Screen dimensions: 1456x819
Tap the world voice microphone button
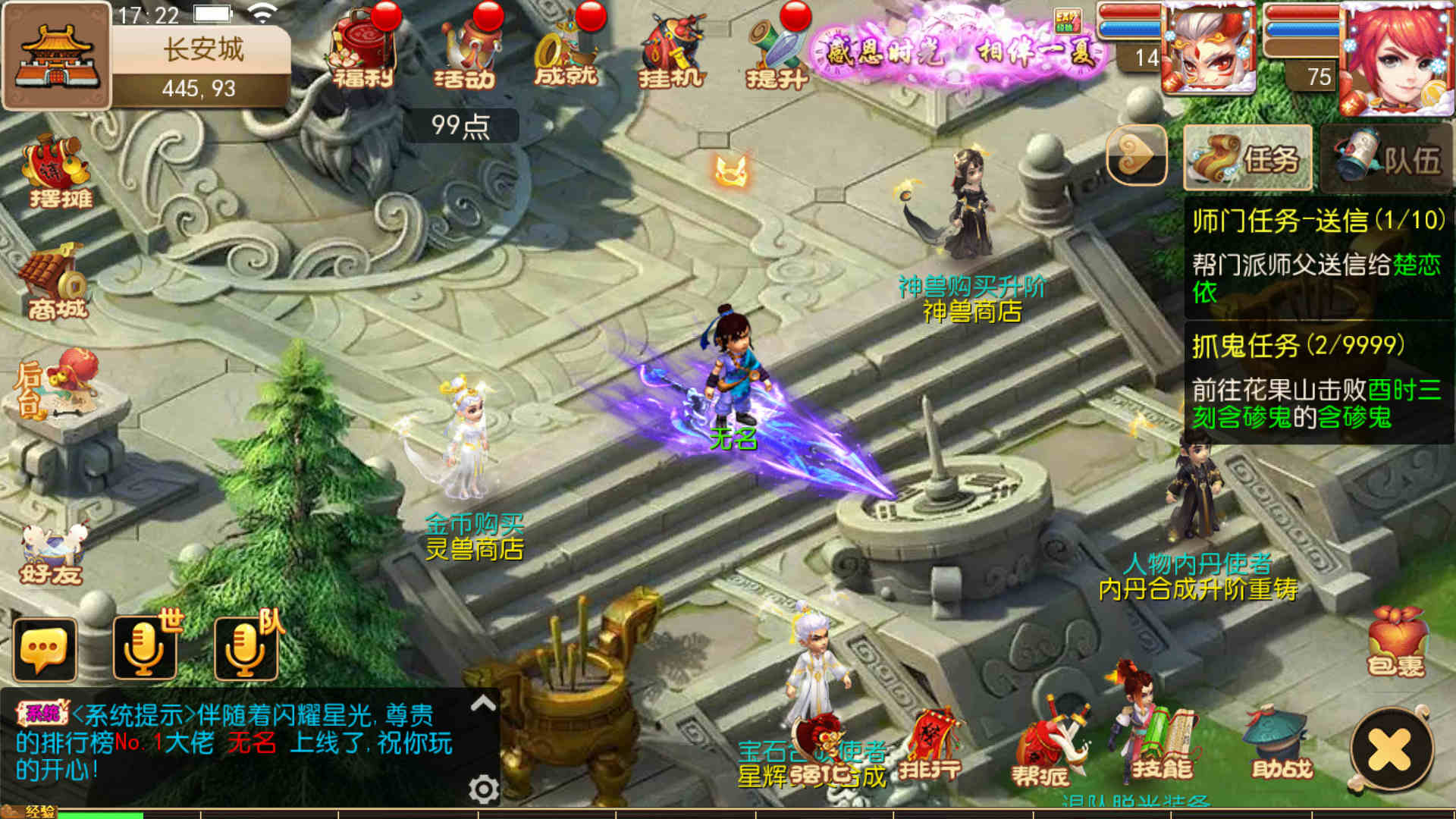click(x=145, y=648)
